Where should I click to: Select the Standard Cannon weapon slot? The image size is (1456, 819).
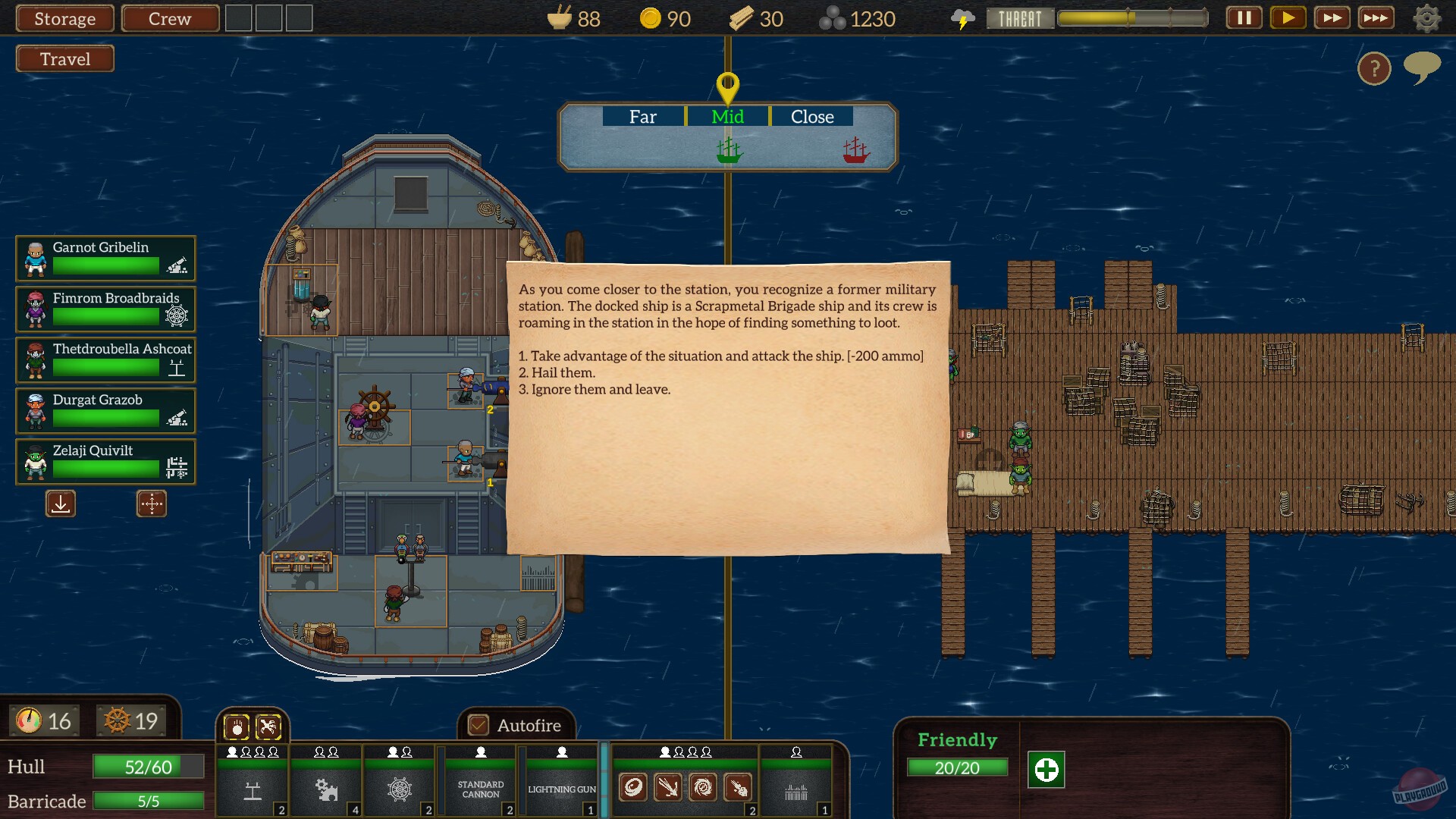click(x=479, y=789)
